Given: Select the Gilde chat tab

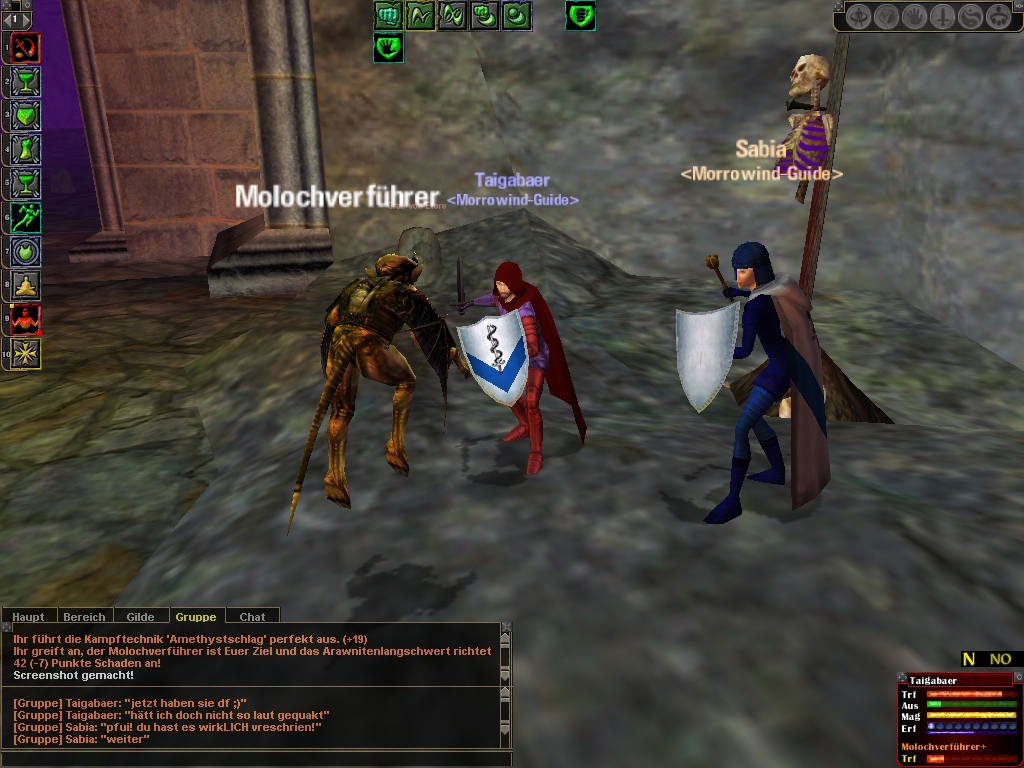Looking at the screenshot, I should pos(140,617).
